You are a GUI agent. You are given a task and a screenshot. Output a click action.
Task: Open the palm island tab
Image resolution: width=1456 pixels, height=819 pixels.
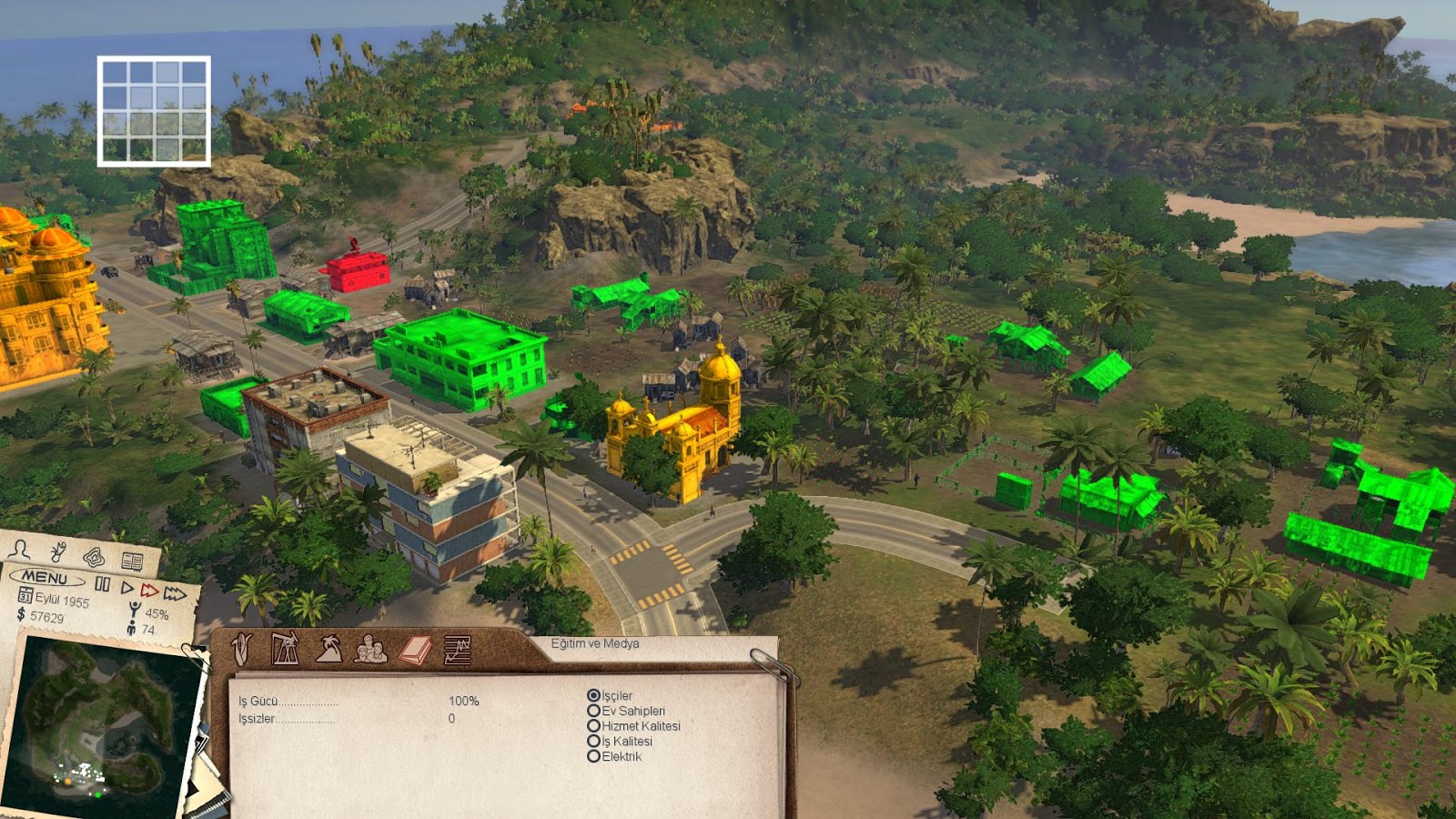[x=329, y=649]
